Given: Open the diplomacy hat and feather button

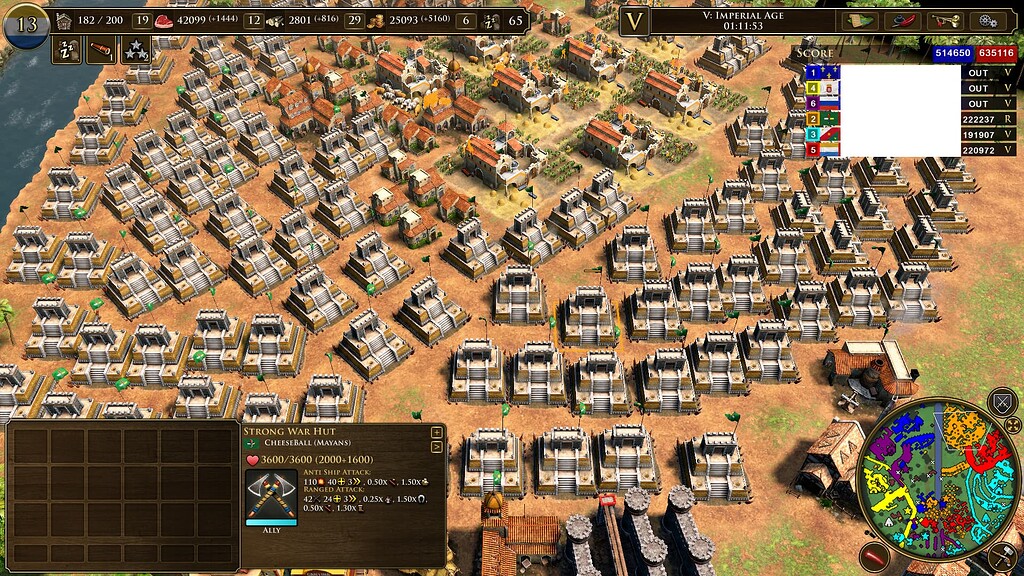Looking at the screenshot, I should pyautogui.click(x=903, y=21).
